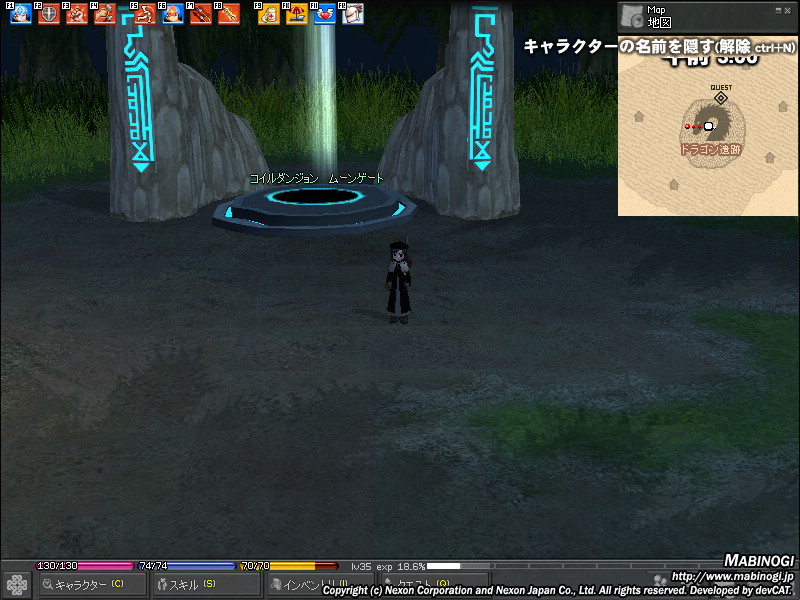Activate the F1 blue-haired character skill
Image resolution: width=800 pixels, height=600 pixels.
pyautogui.click(x=21, y=14)
